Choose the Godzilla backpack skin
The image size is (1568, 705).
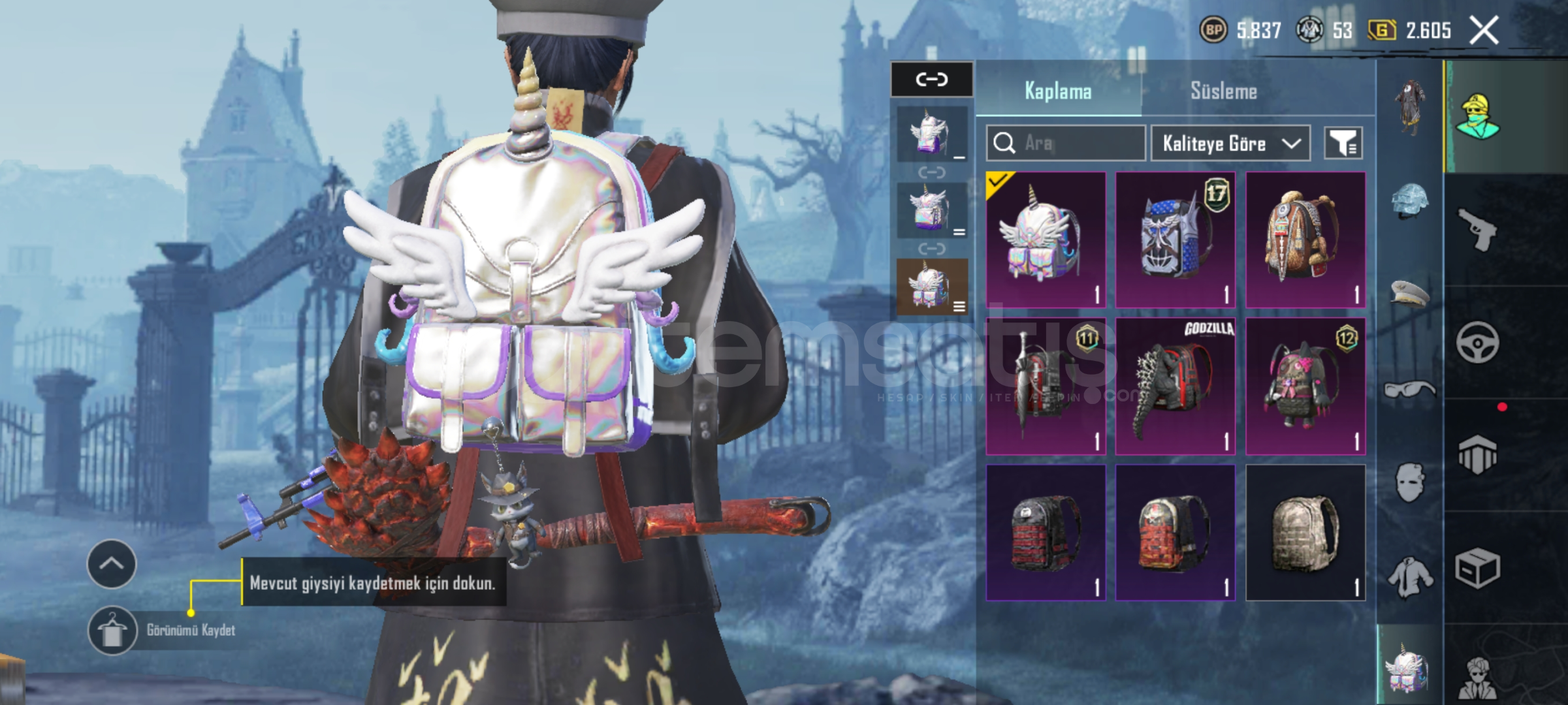[x=1175, y=386]
